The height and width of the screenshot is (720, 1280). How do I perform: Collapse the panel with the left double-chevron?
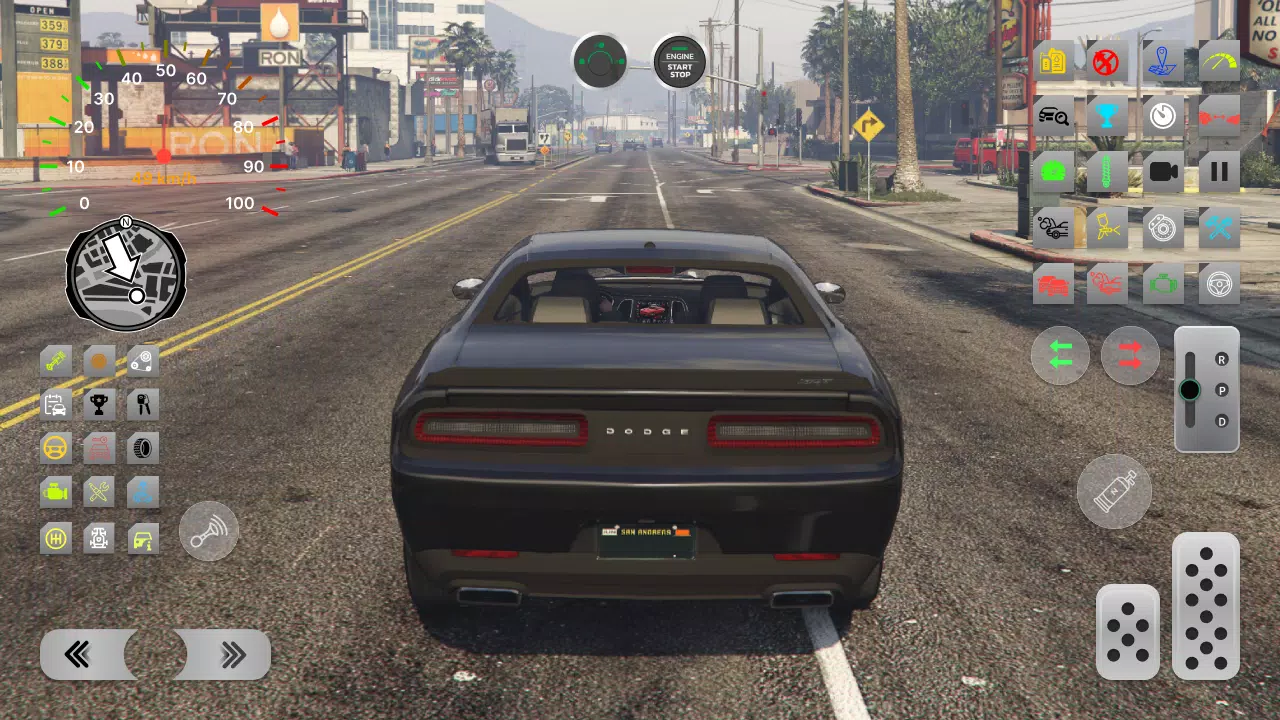80,655
